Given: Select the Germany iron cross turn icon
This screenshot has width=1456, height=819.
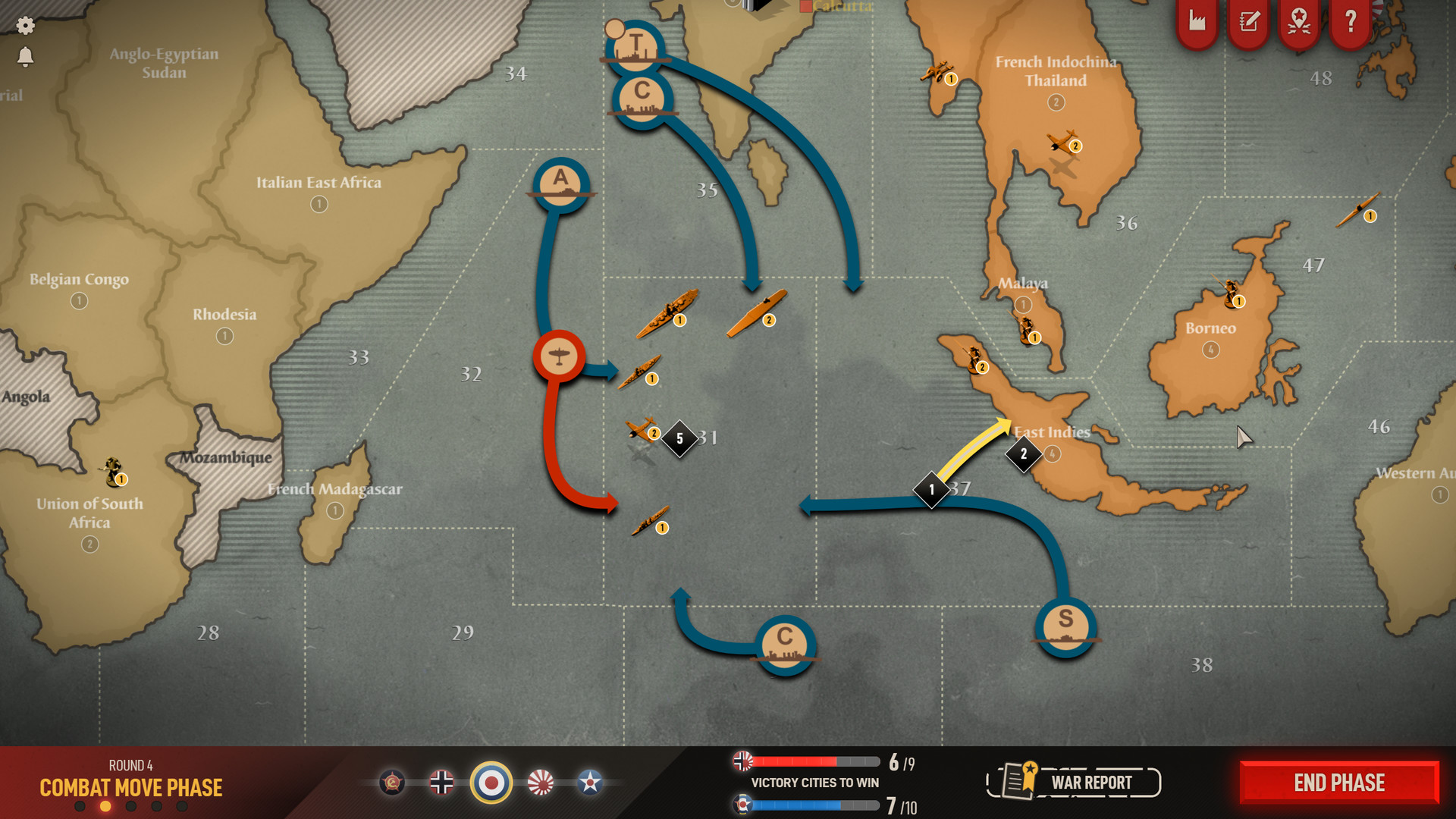Looking at the screenshot, I should (441, 782).
